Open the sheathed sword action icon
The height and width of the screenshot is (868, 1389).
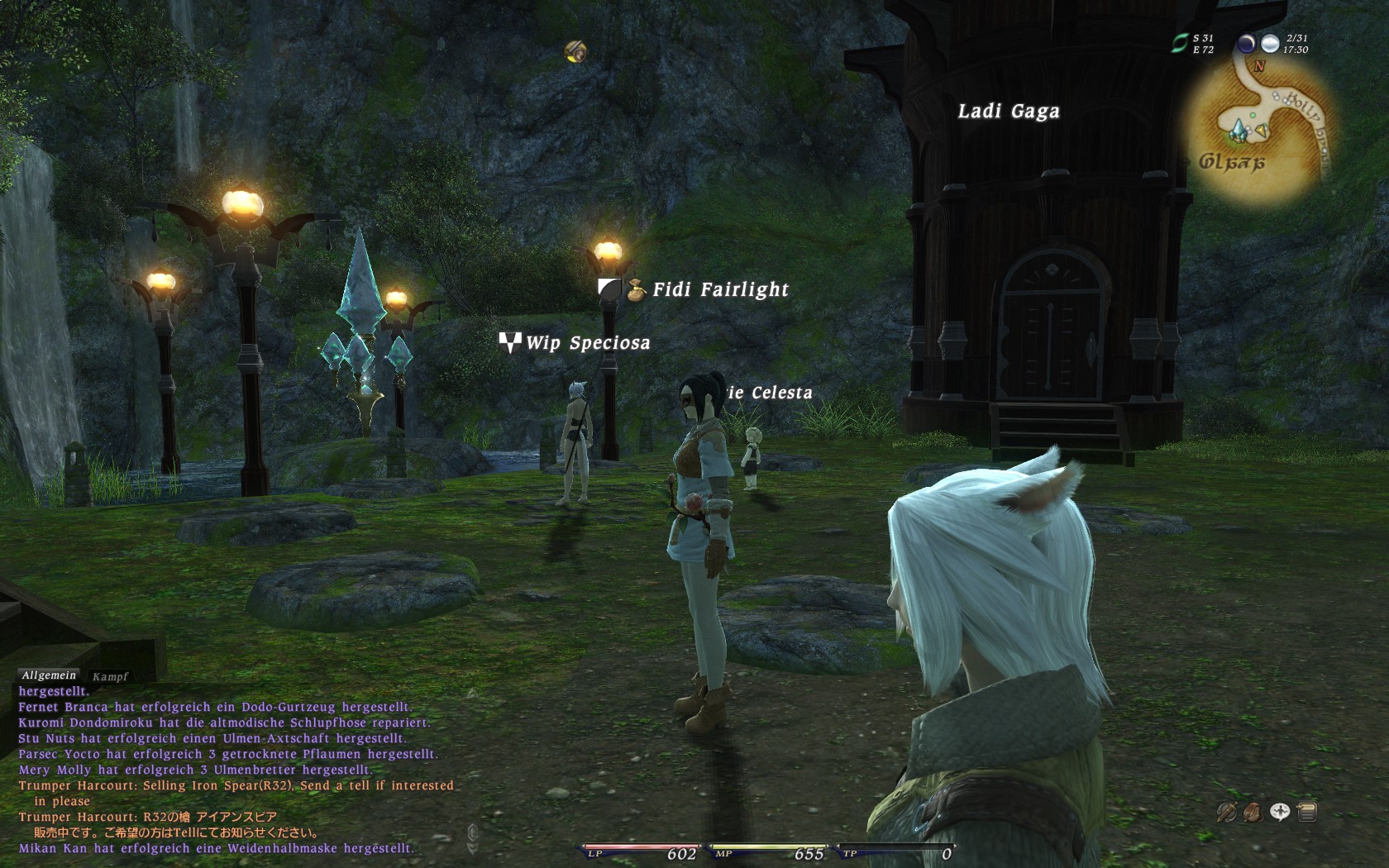pos(1225,813)
